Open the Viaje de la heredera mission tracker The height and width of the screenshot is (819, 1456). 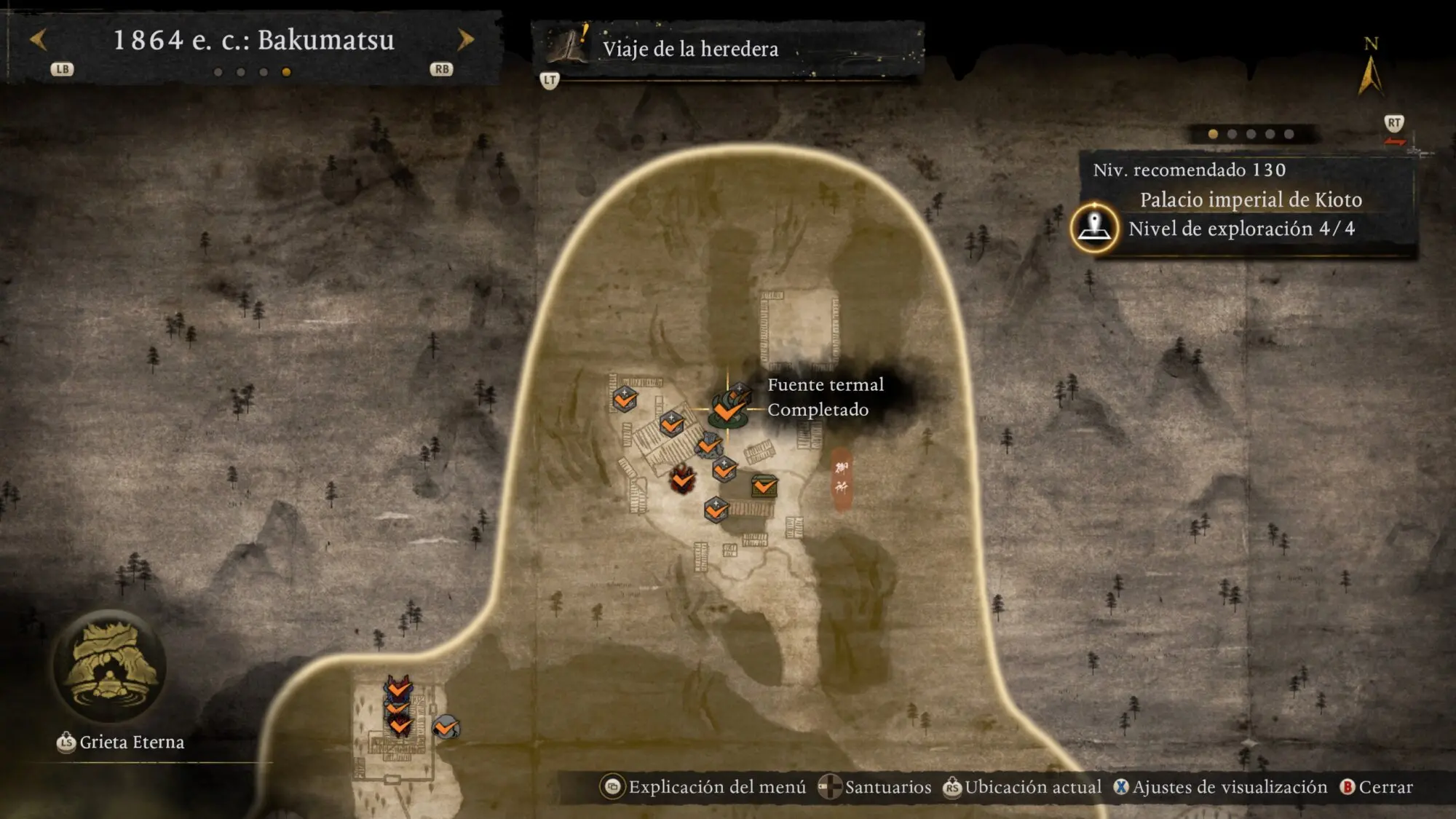click(689, 49)
